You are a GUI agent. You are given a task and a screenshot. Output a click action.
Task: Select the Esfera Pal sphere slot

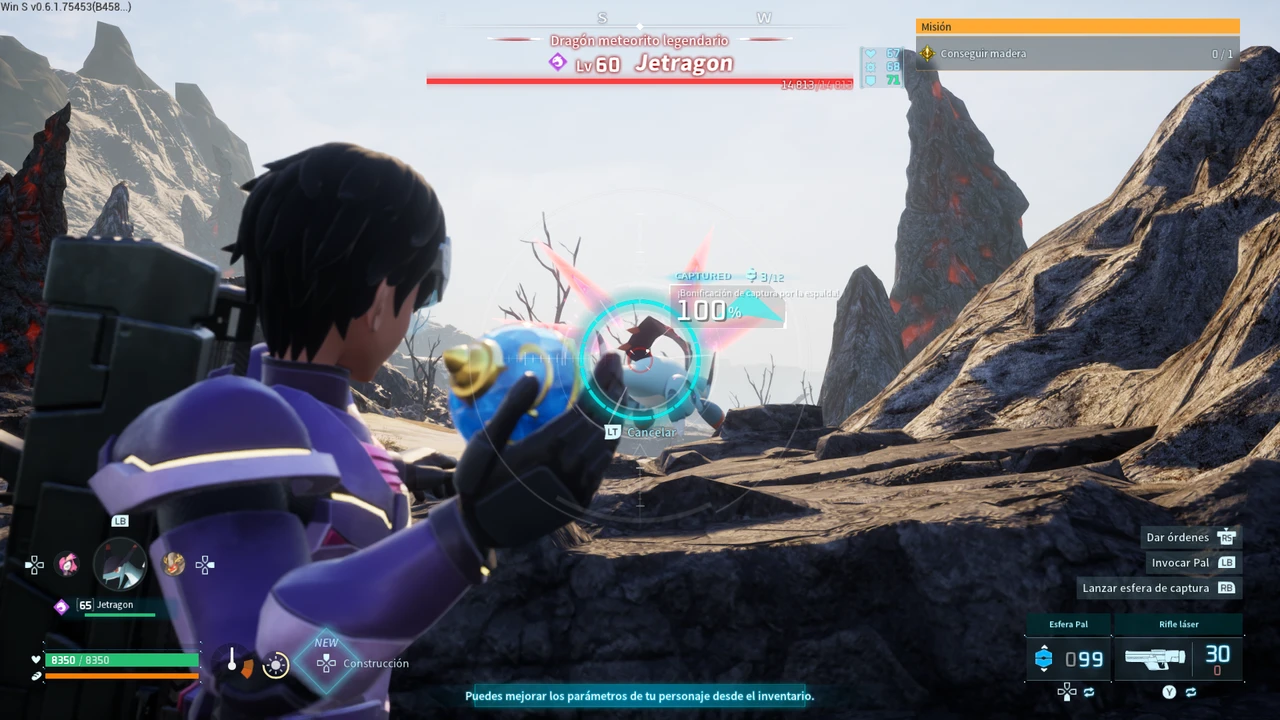coord(1068,659)
